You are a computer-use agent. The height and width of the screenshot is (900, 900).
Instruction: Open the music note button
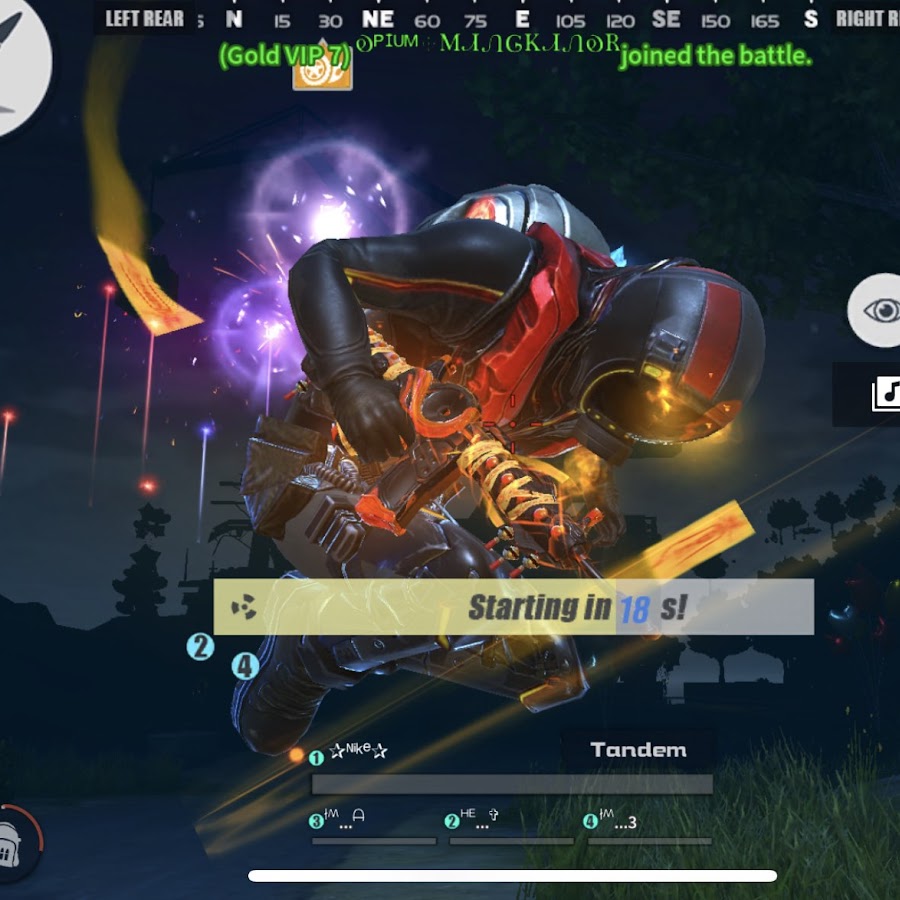pyautogui.click(x=882, y=394)
